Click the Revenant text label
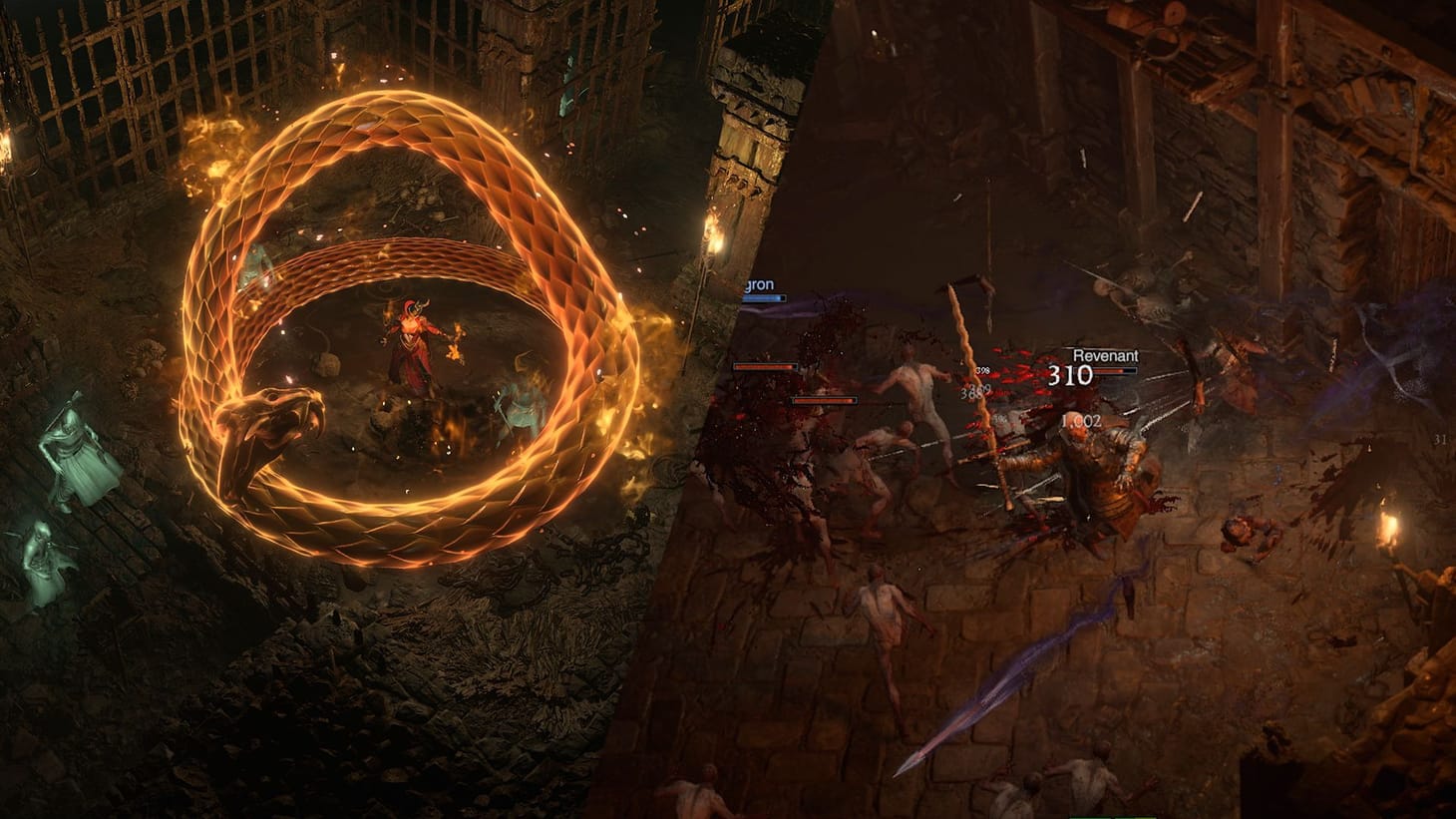1456x819 pixels. [1106, 355]
